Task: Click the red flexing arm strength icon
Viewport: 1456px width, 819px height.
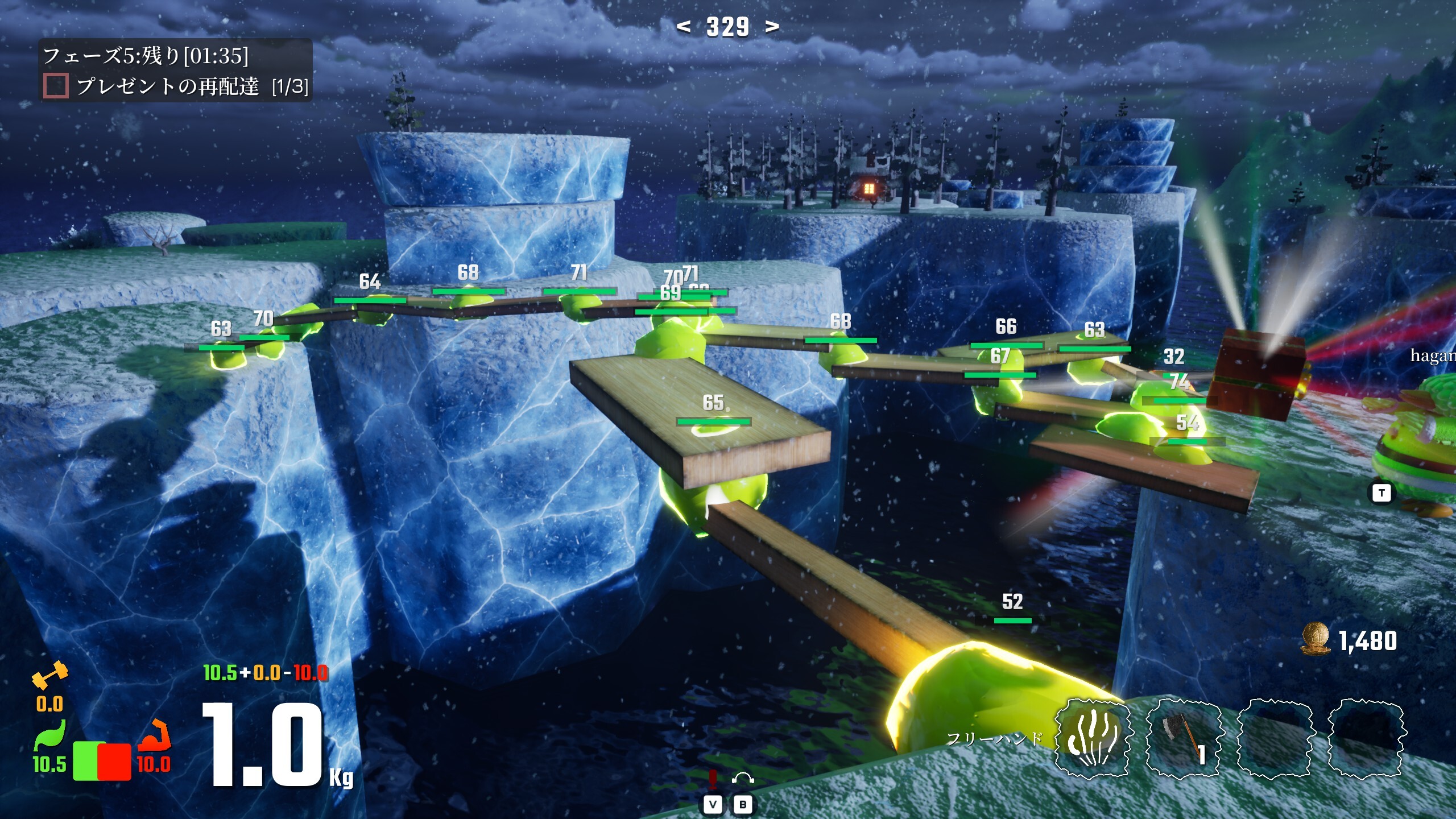Action: 155,735
